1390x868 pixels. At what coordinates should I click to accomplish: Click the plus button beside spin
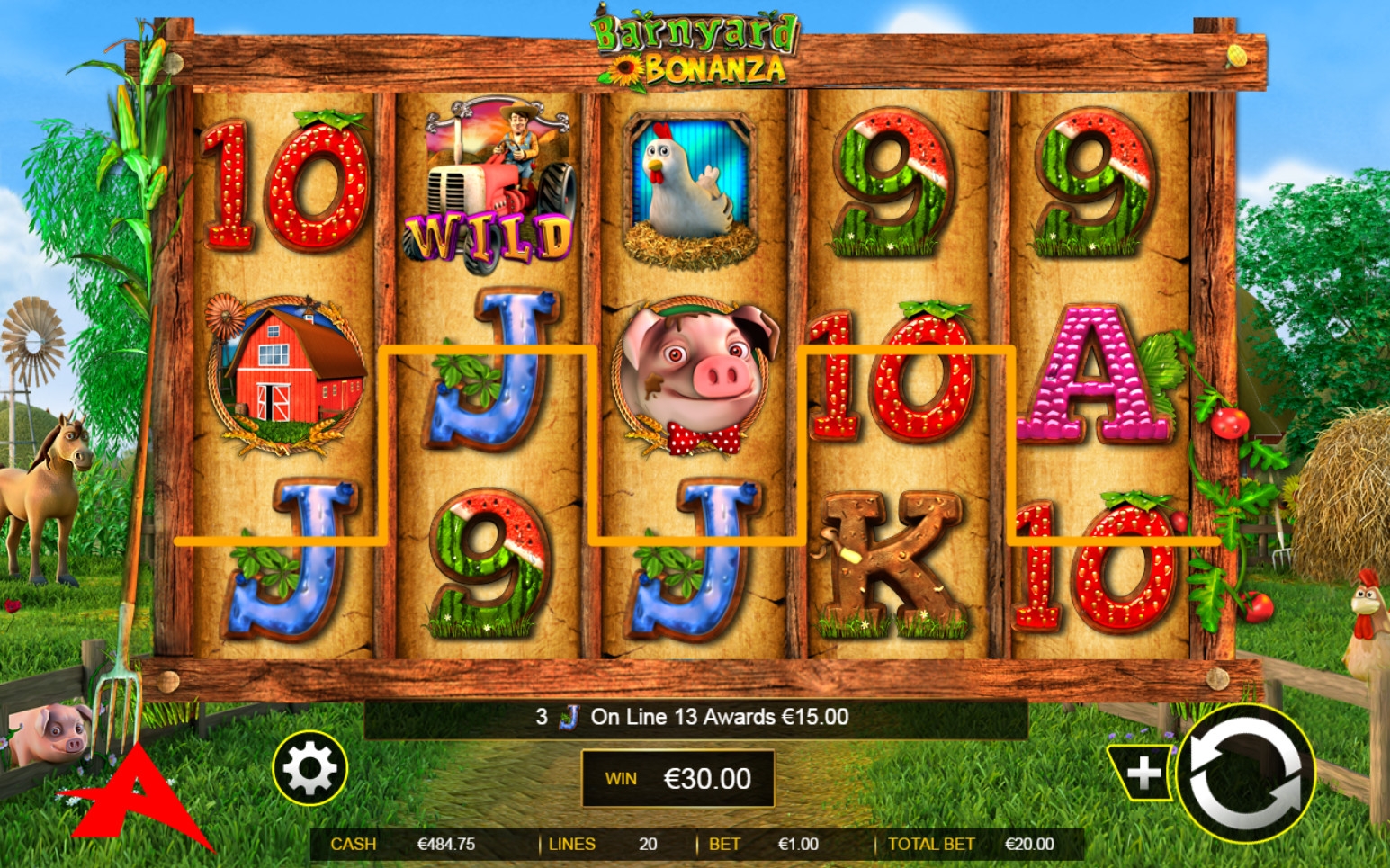[x=1143, y=773]
